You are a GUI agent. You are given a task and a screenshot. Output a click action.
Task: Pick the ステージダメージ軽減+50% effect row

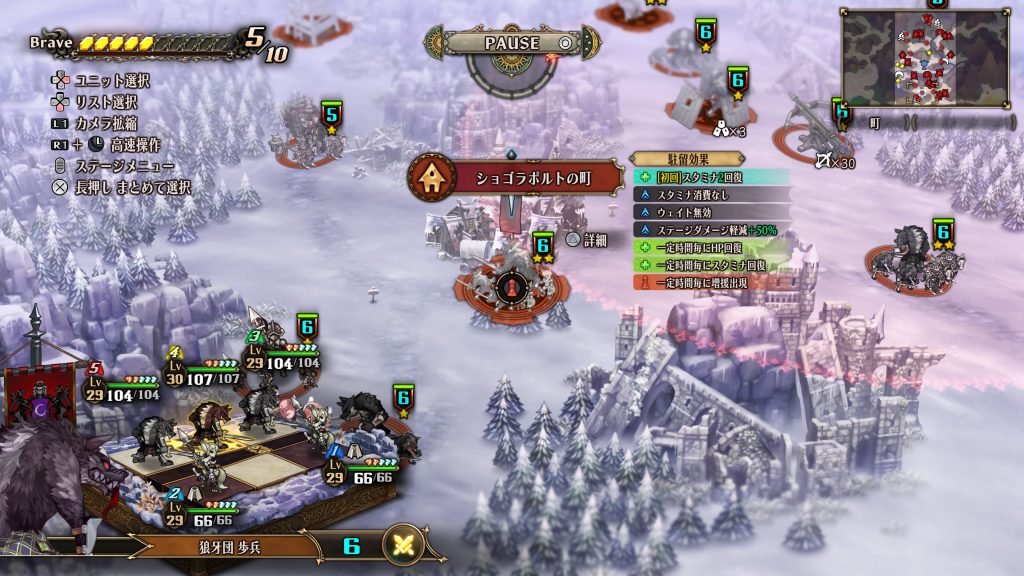(700, 230)
